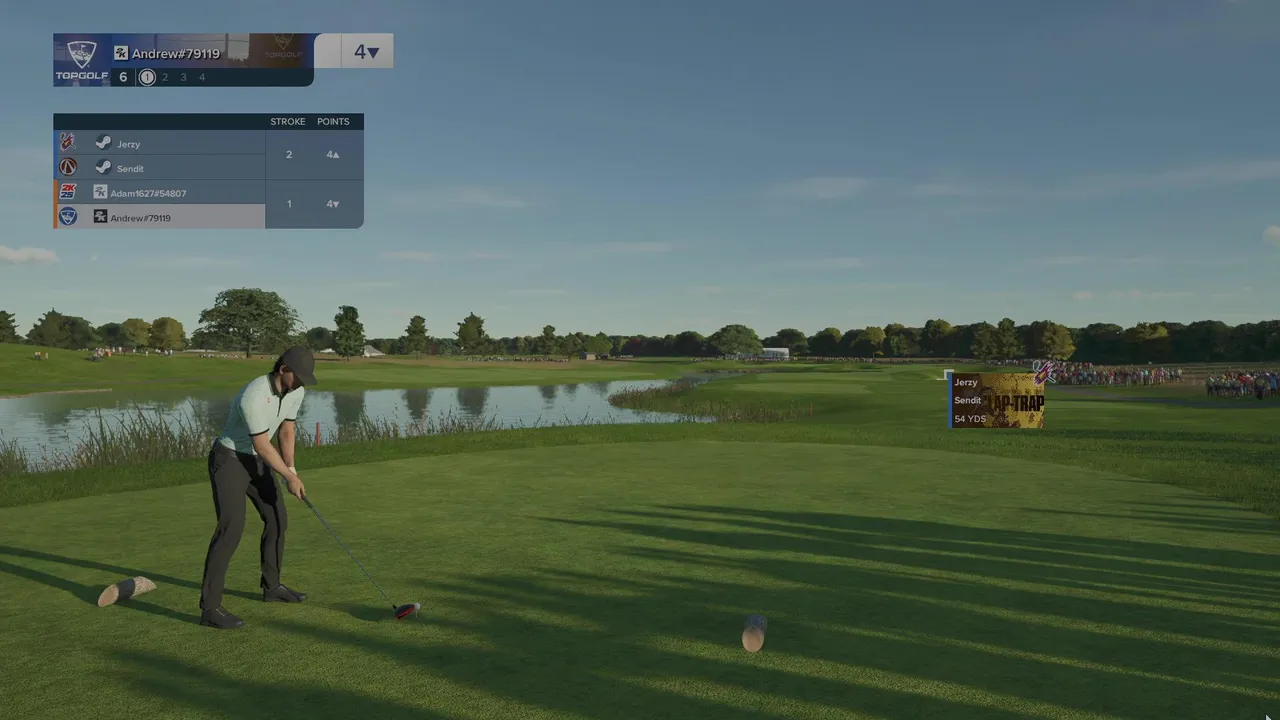Select Sendit's row in the scoreboard
Image resolution: width=1280 pixels, height=720 pixels.
[x=160, y=168]
